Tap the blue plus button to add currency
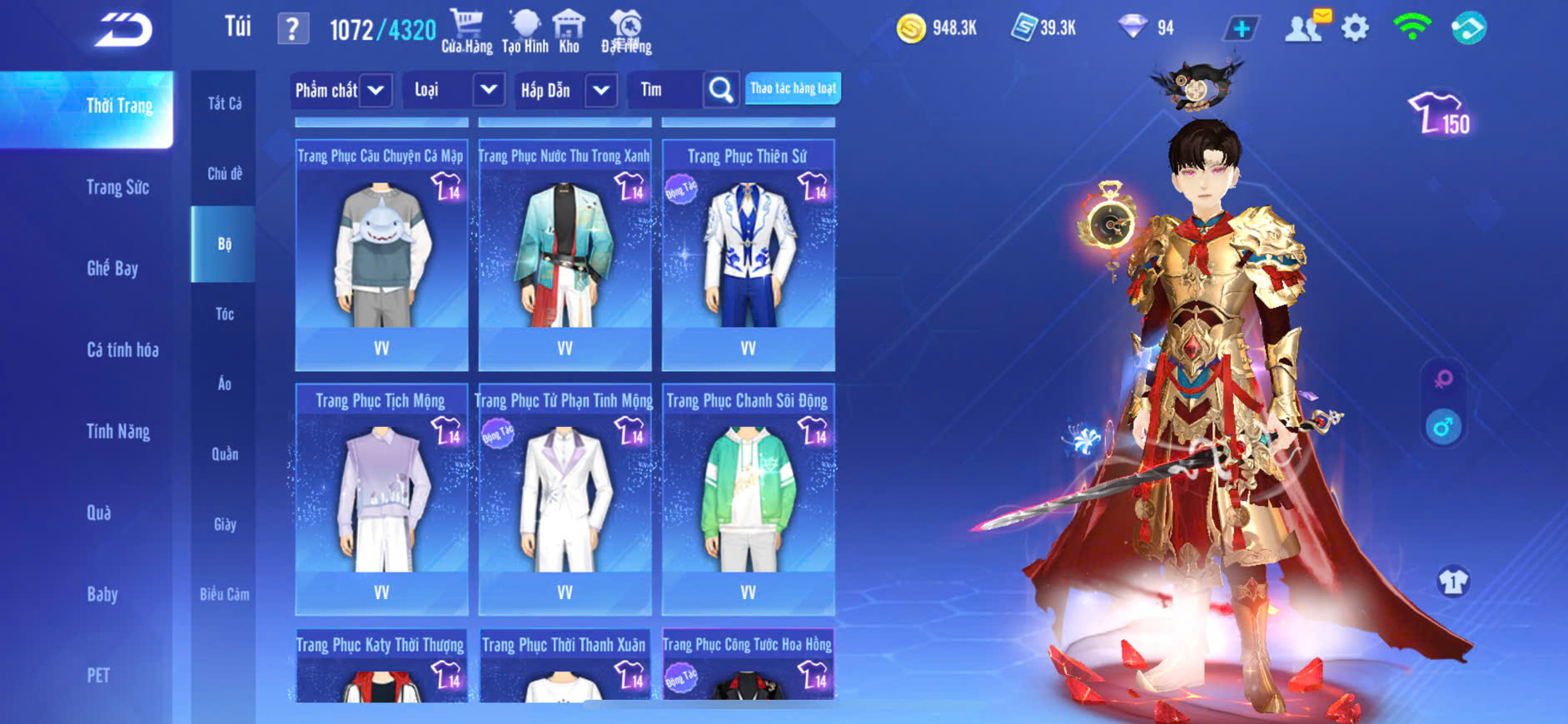The image size is (1568, 724). (1241, 29)
